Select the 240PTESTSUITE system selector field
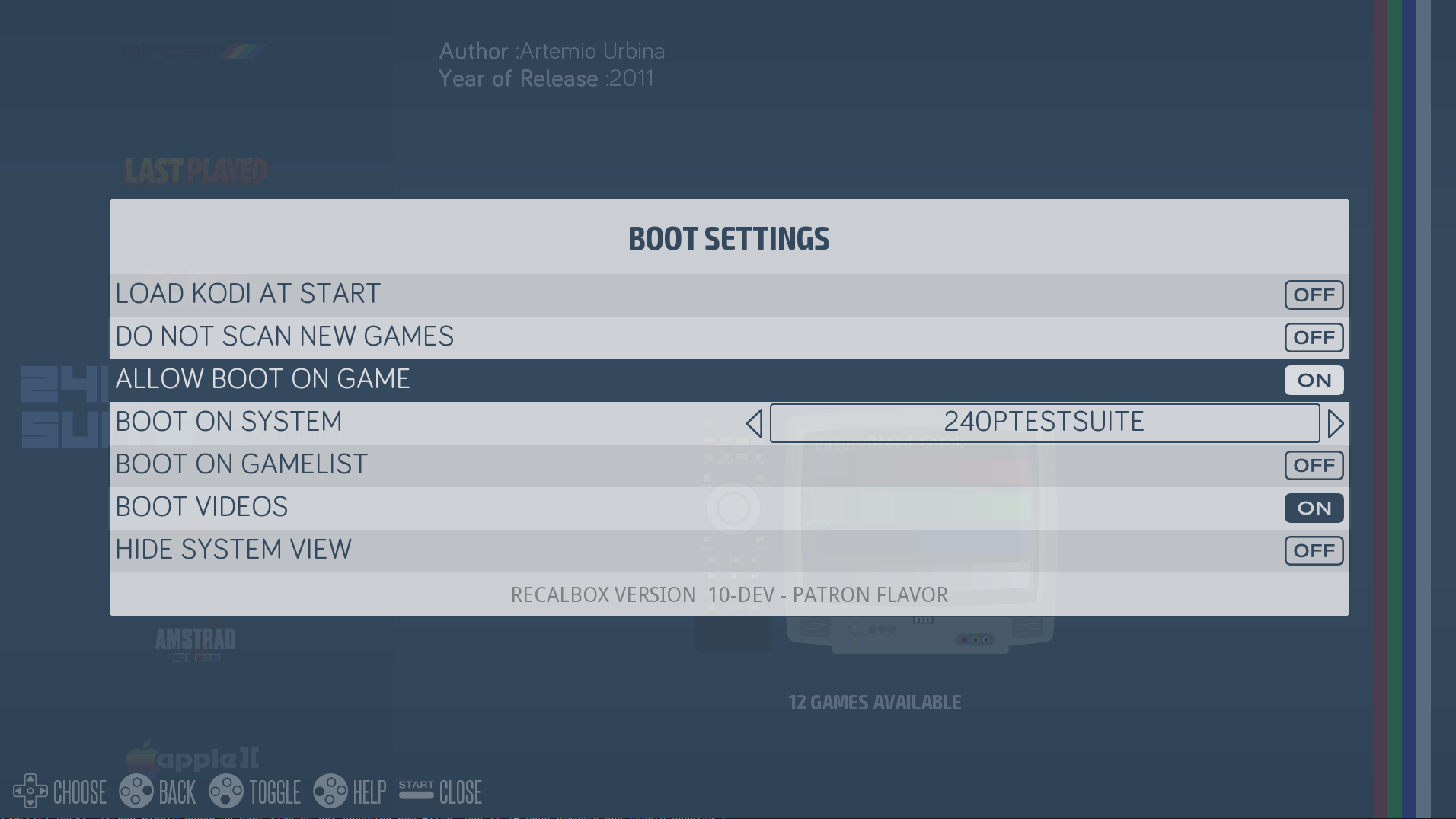This screenshot has height=819, width=1456. coord(1044,422)
